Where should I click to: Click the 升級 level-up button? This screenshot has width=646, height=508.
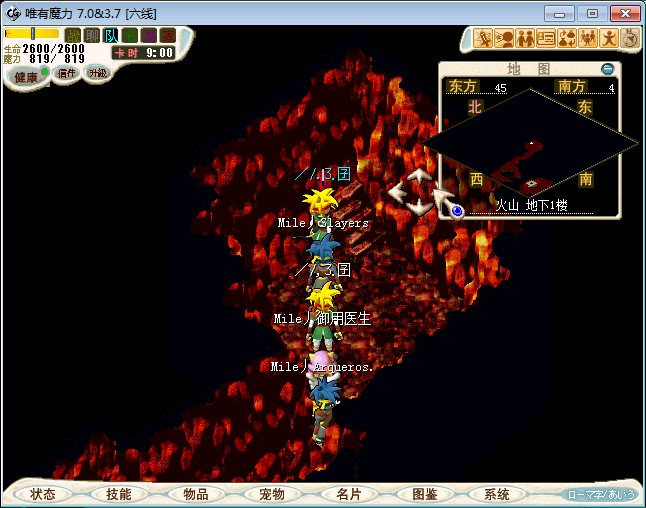(97, 74)
